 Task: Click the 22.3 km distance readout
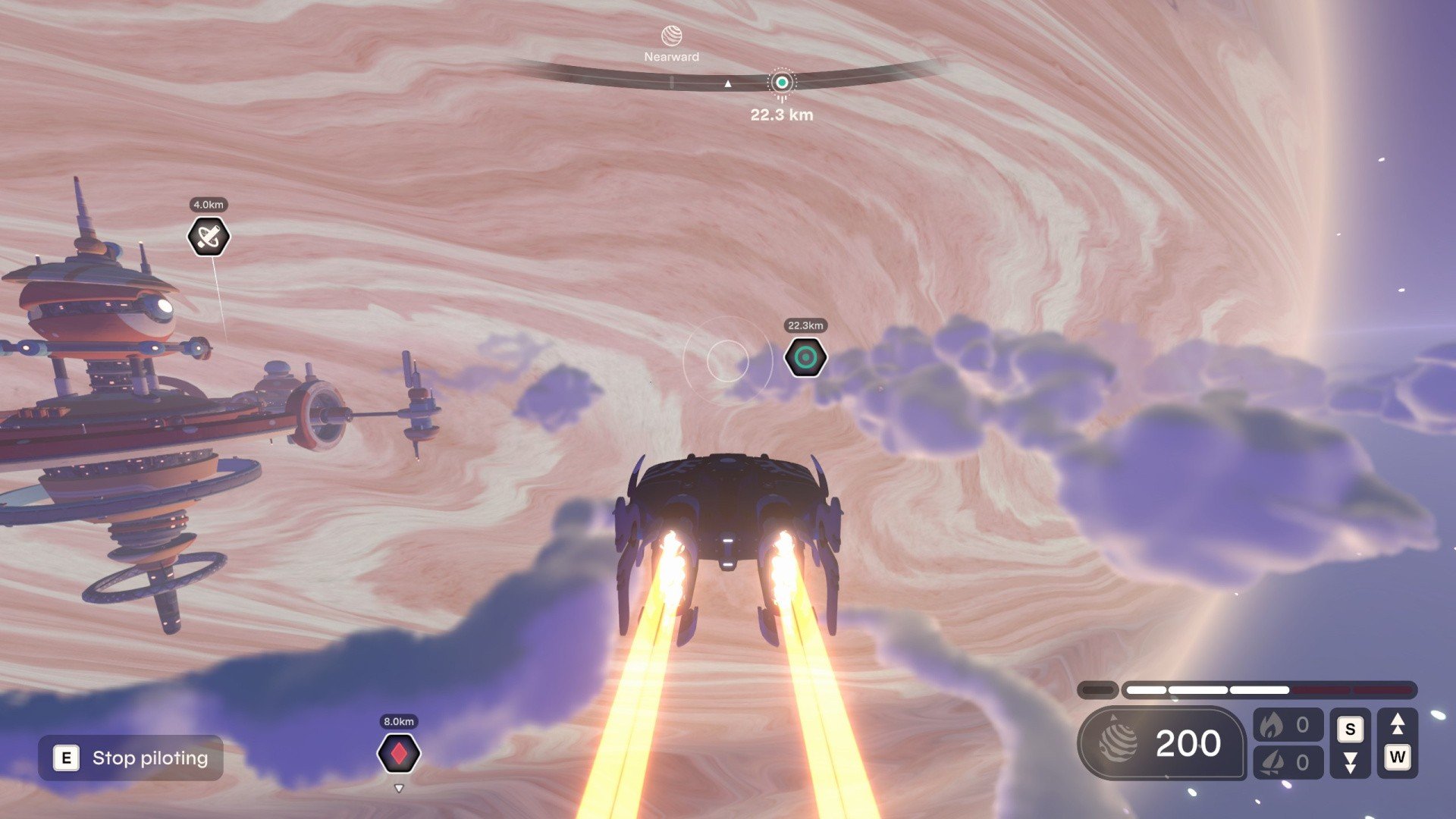point(781,115)
